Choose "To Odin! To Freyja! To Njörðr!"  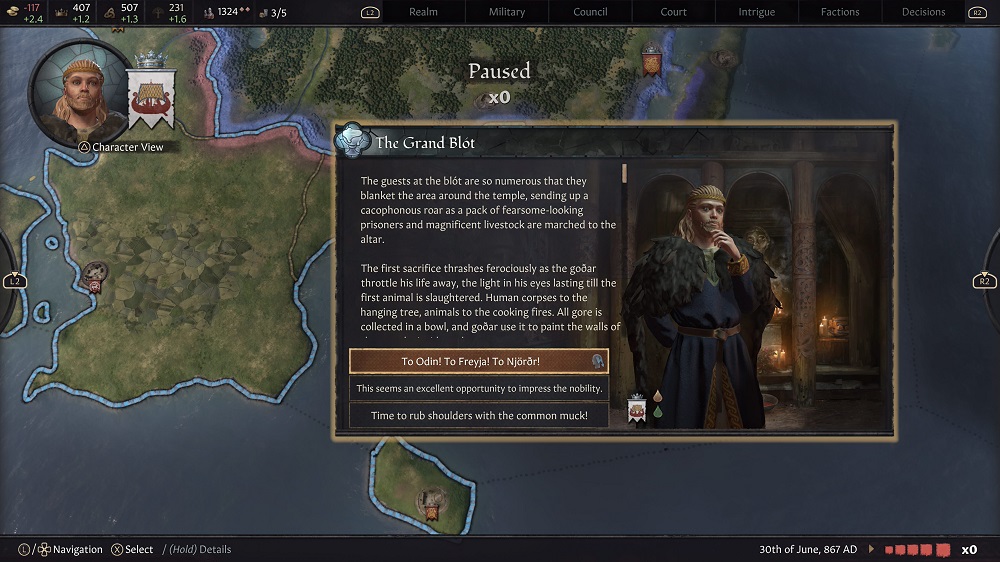pyautogui.click(x=478, y=361)
